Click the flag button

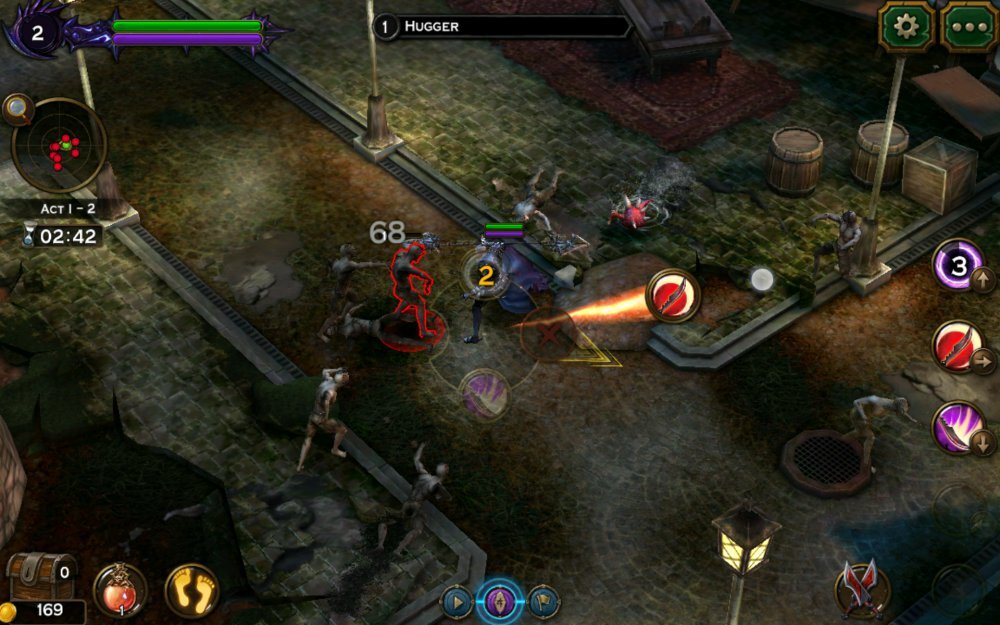pos(543,602)
